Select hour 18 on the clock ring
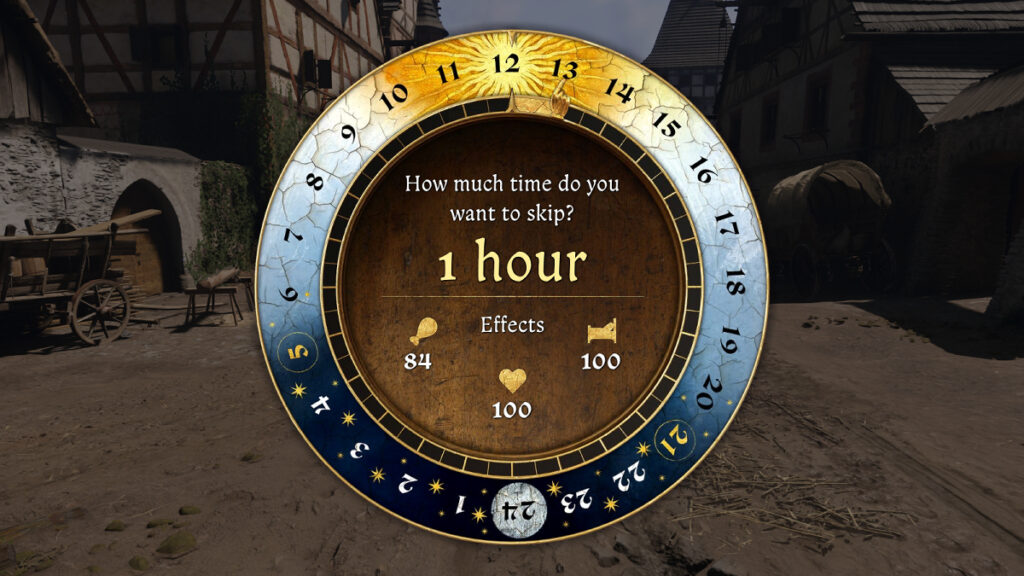Screen dimensions: 1024x576 tap(735, 281)
